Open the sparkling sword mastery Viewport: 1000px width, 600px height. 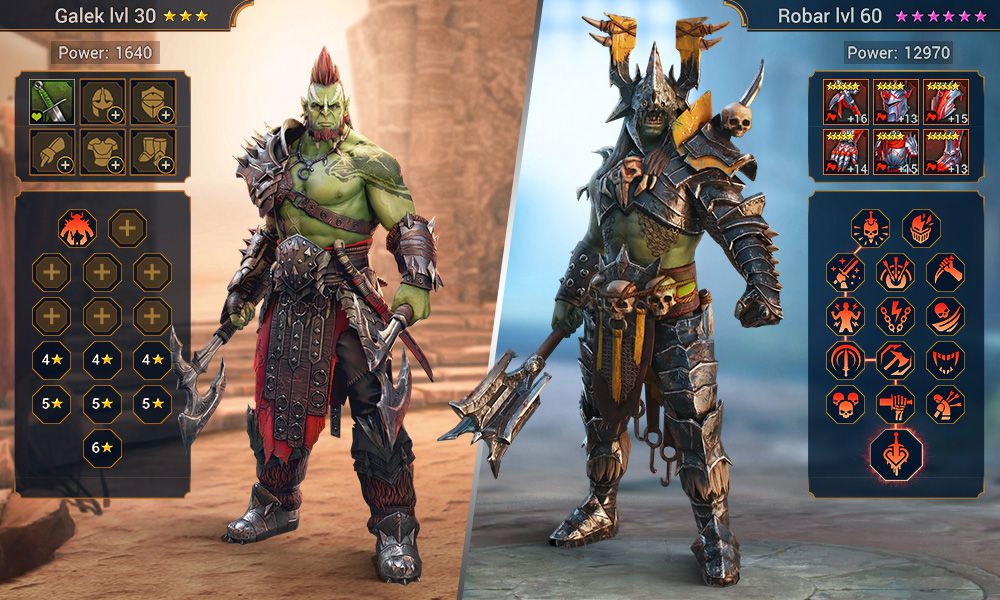(x=846, y=272)
